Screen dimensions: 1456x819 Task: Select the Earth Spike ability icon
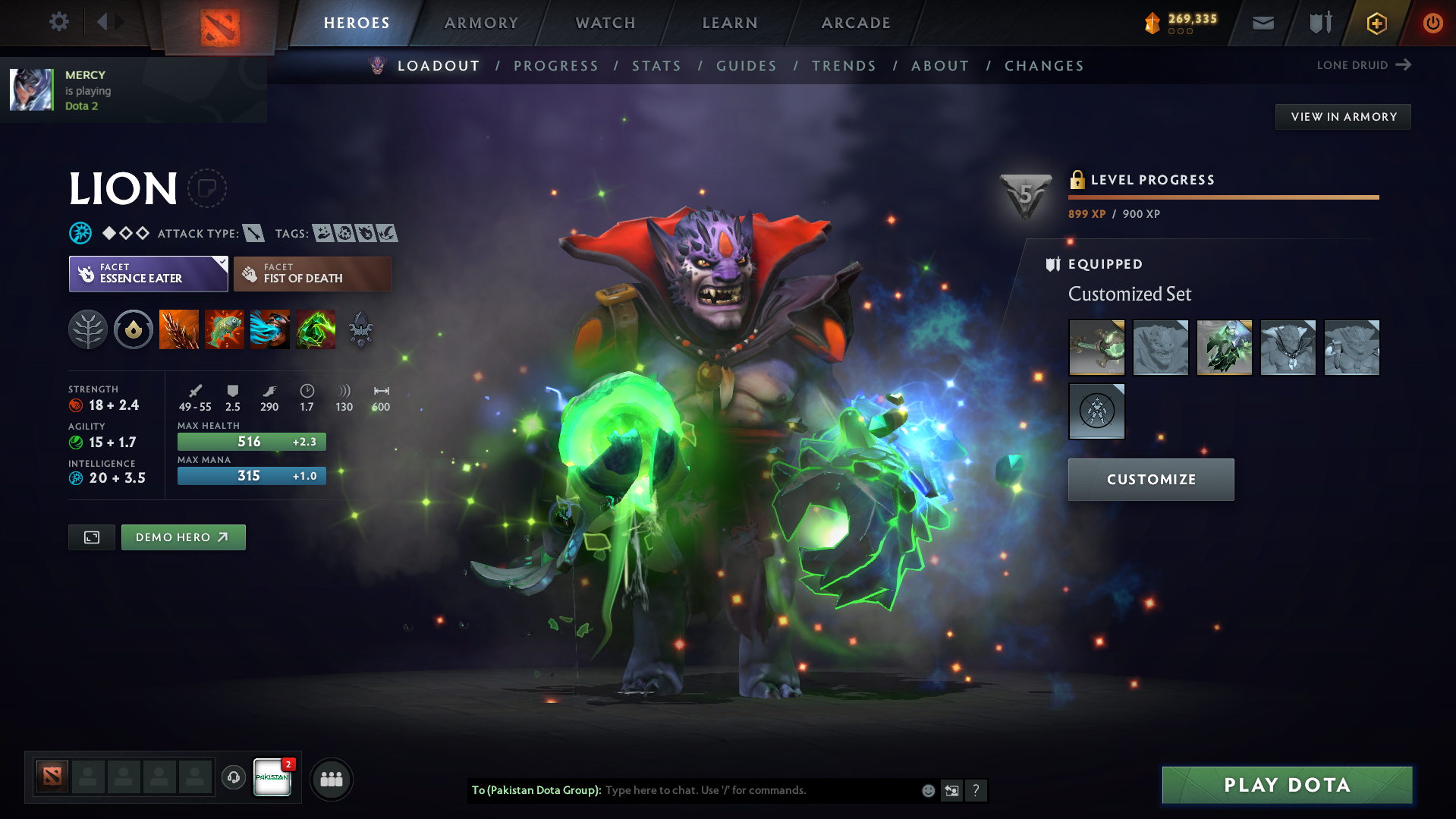179,329
